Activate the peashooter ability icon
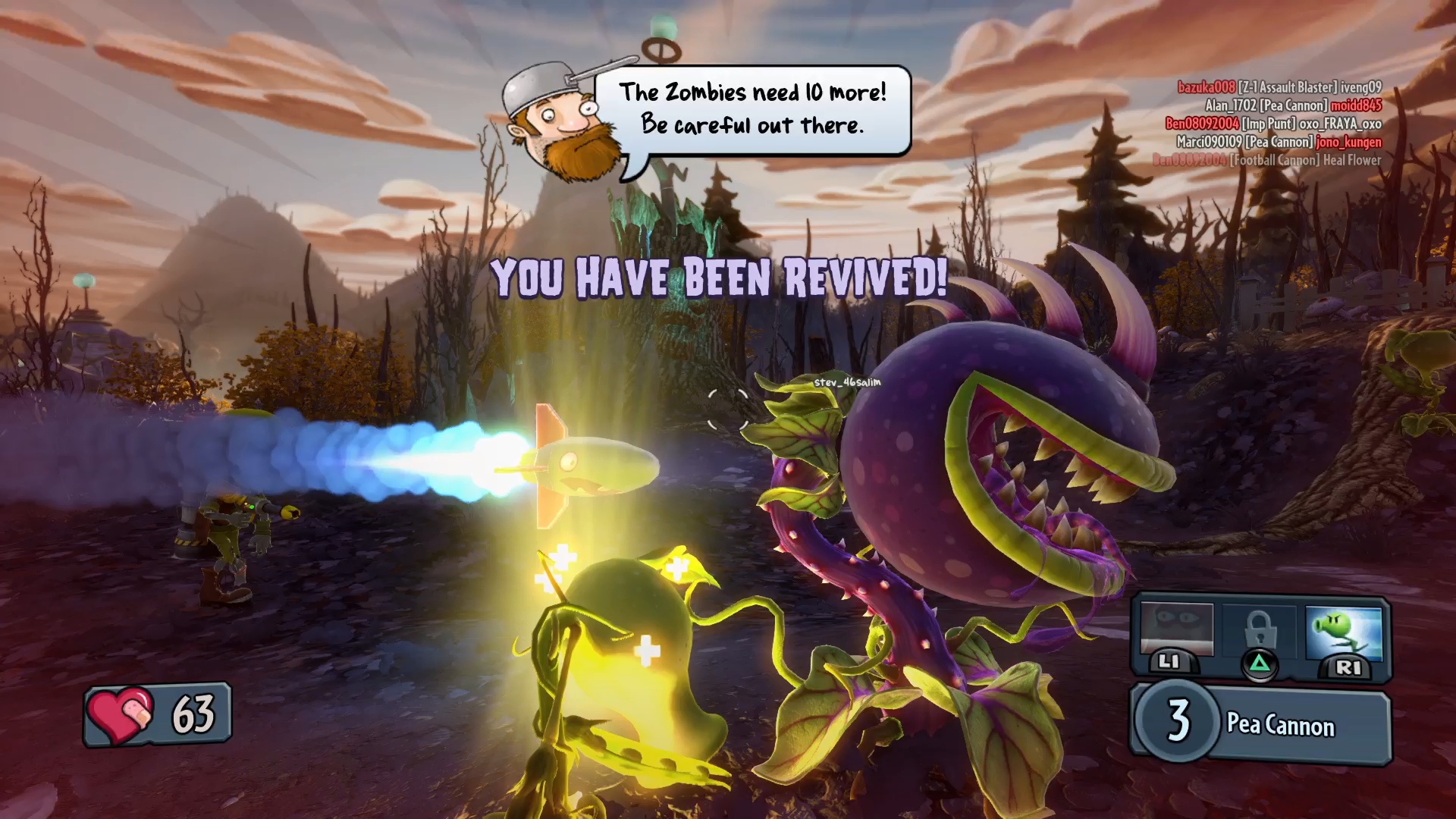Image resolution: width=1456 pixels, height=819 pixels. tap(1344, 635)
